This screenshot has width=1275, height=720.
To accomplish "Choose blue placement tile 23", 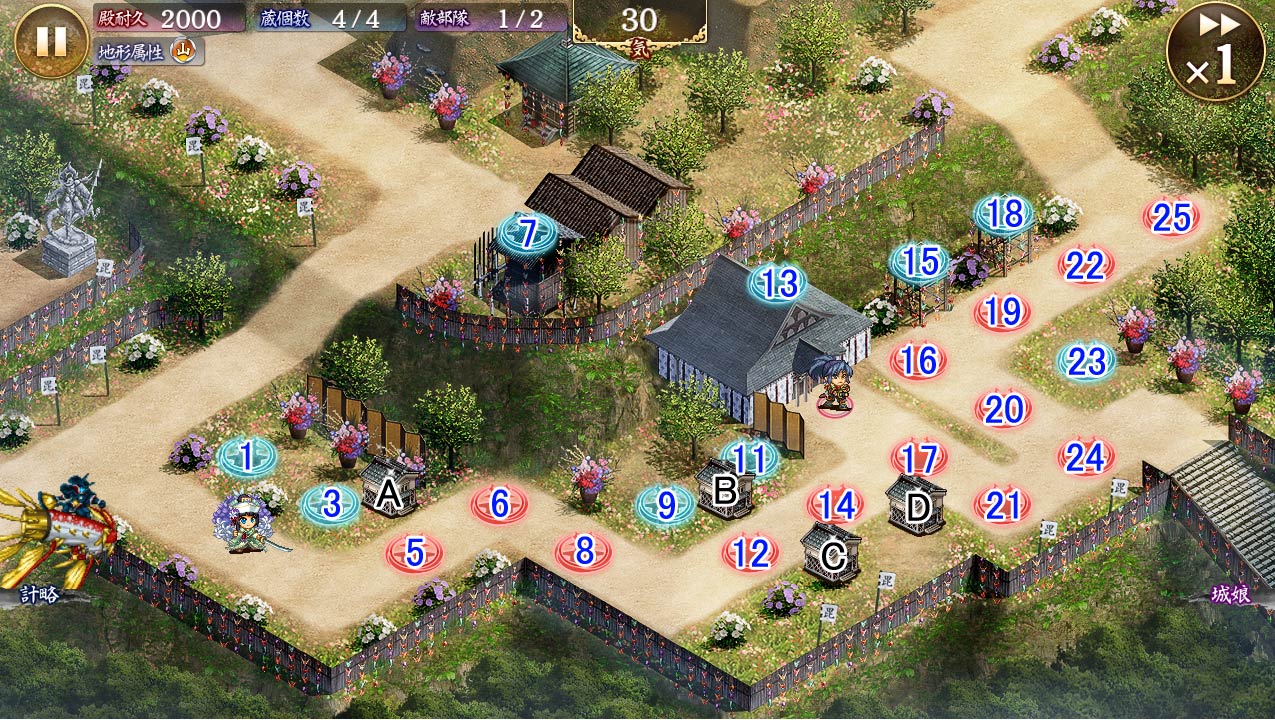I will tap(1087, 361).
